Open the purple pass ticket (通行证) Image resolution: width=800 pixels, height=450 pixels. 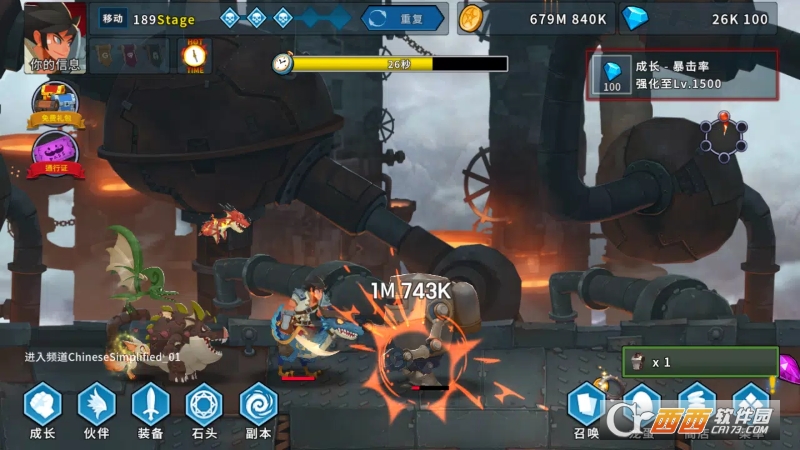point(56,154)
